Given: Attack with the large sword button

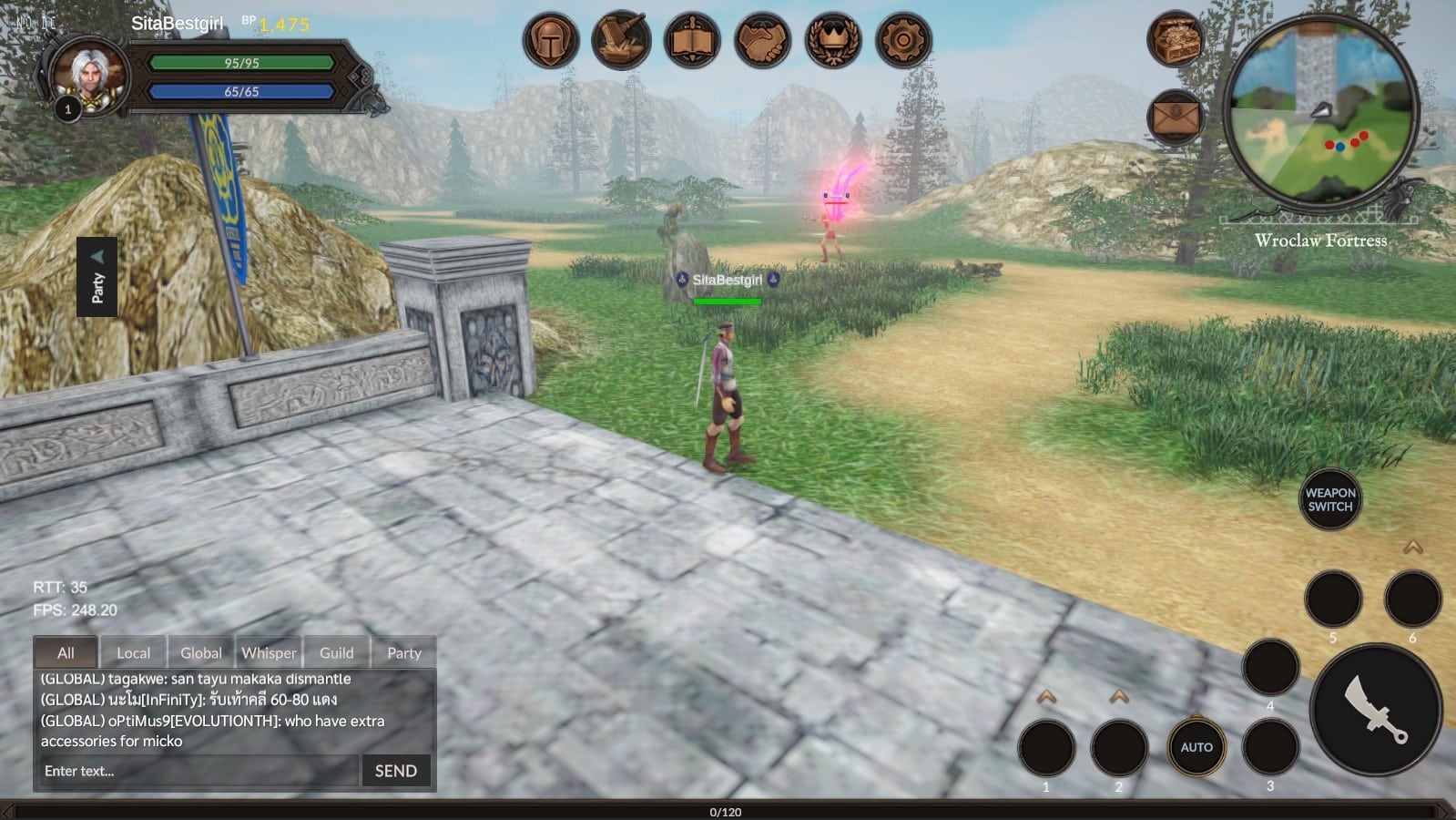Looking at the screenshot, I should [1376, 710].
